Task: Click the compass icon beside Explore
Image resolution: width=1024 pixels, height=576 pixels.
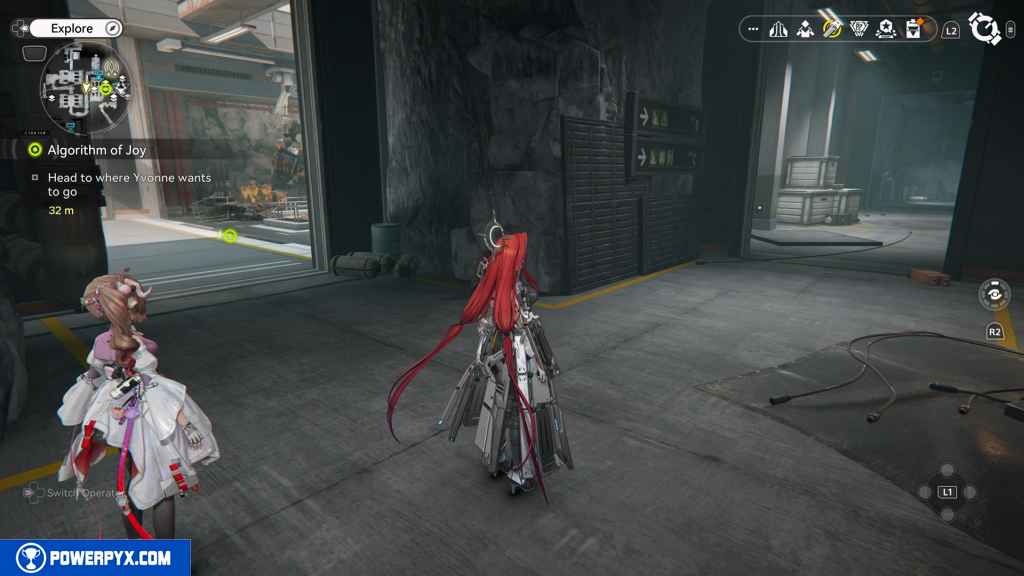Action: [112, 29]
